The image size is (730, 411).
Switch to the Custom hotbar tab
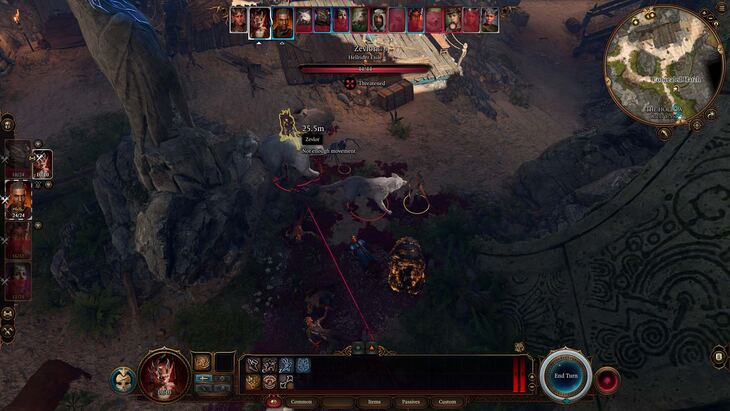pyautogui.click(x=447, y=402)
